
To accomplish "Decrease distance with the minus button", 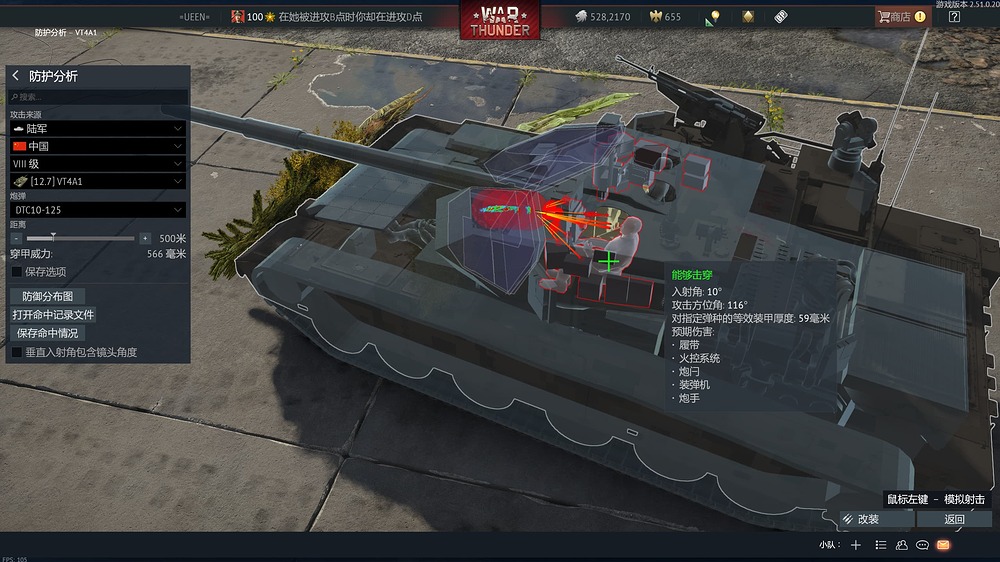I will 15,239.
